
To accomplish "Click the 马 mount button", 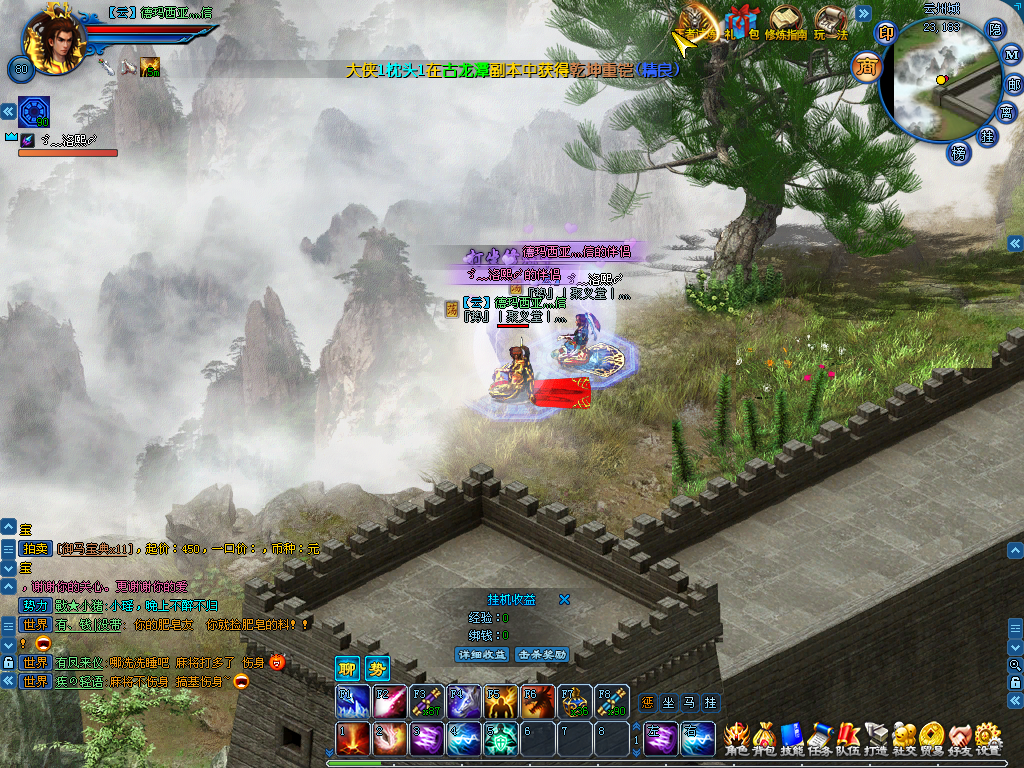I will 688,703.
